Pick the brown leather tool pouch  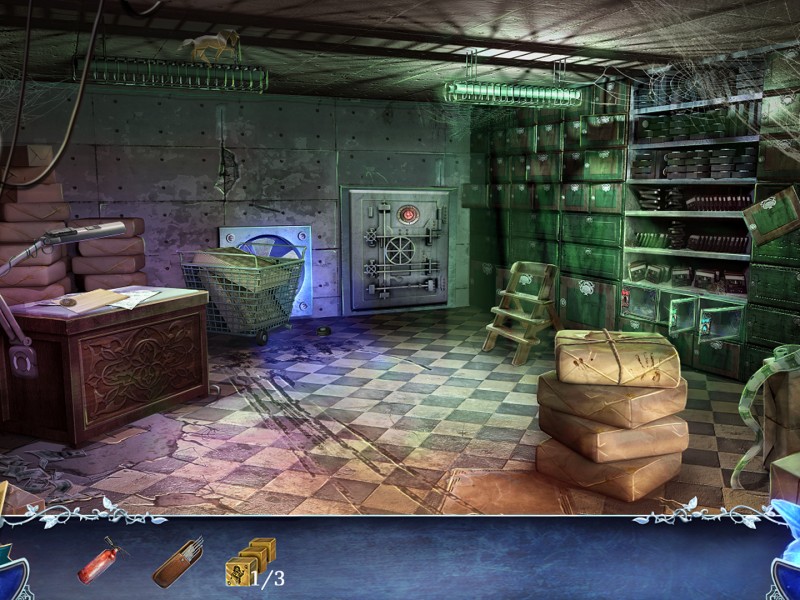pos(178,562)
